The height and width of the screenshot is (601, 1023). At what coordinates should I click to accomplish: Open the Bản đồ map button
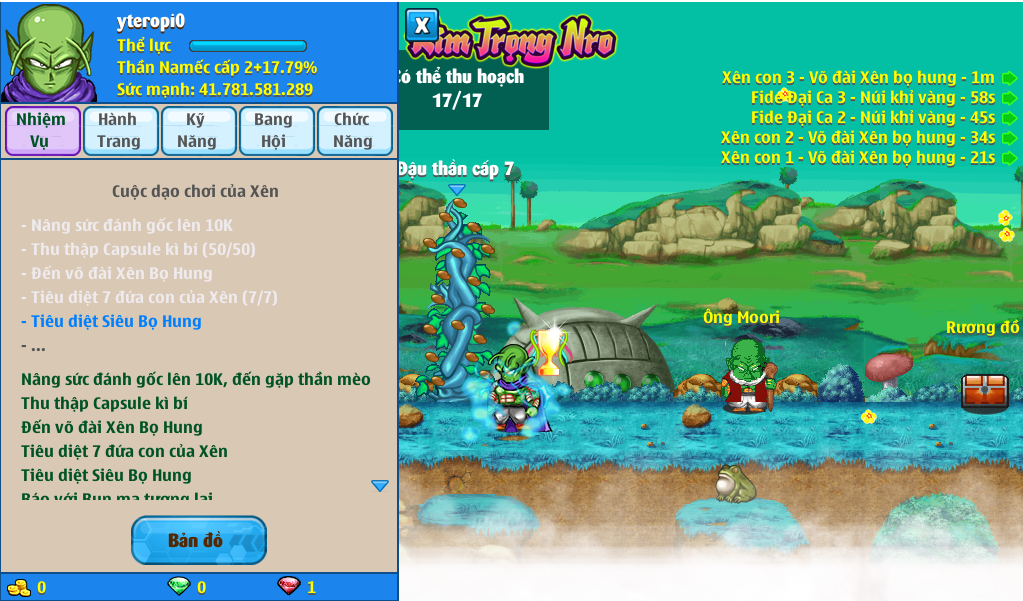(x=198, y=540)
